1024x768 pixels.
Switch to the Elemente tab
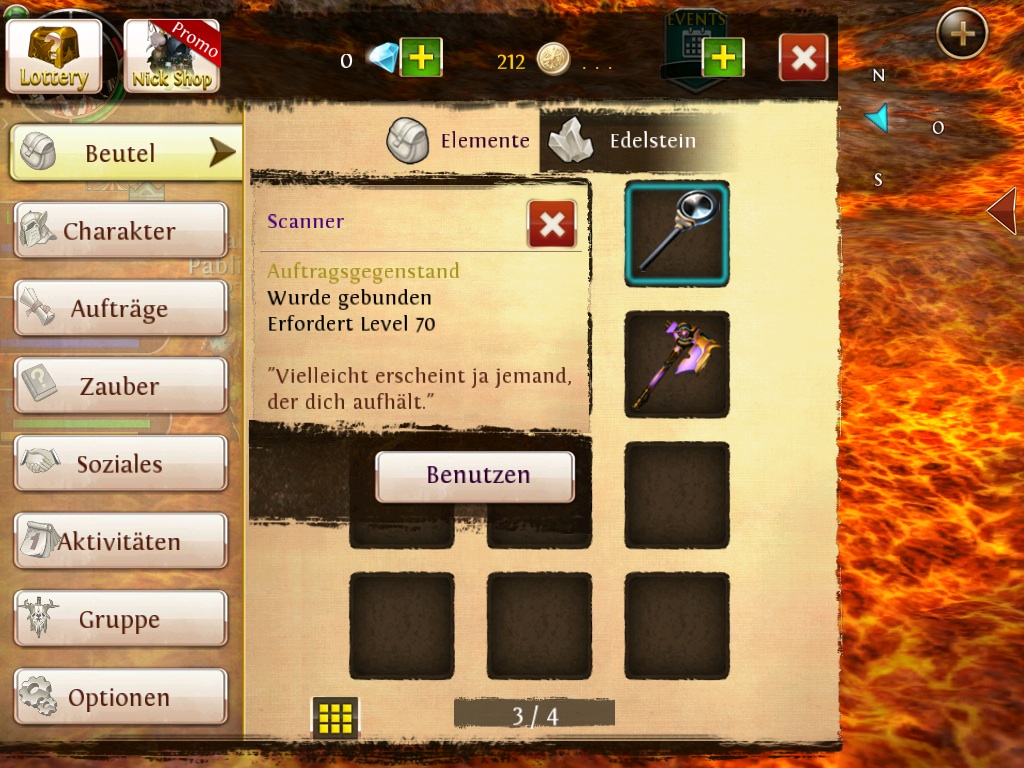[460, 141]
